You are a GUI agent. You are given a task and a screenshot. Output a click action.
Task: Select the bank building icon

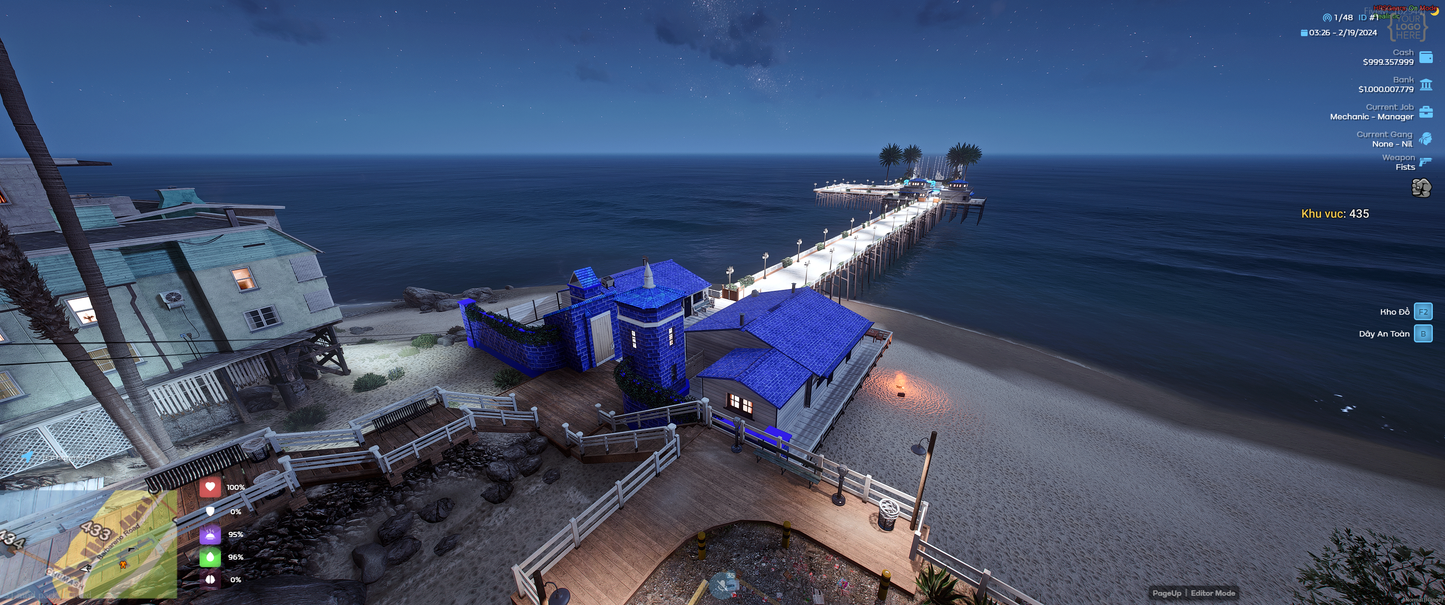click(x=1426, y=85)
